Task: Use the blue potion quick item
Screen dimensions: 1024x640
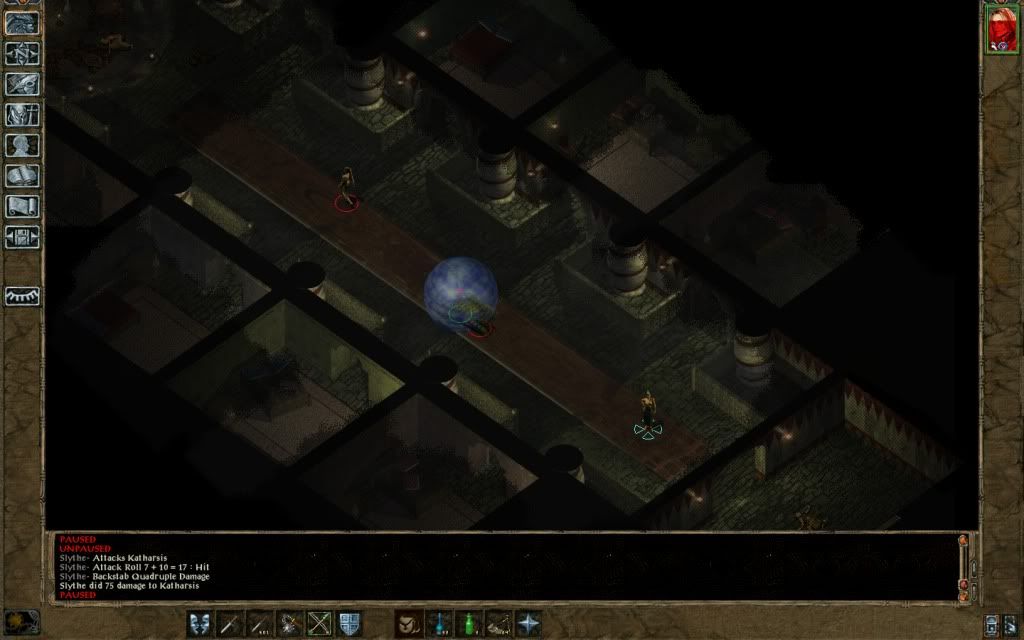Action: [438, 623]
